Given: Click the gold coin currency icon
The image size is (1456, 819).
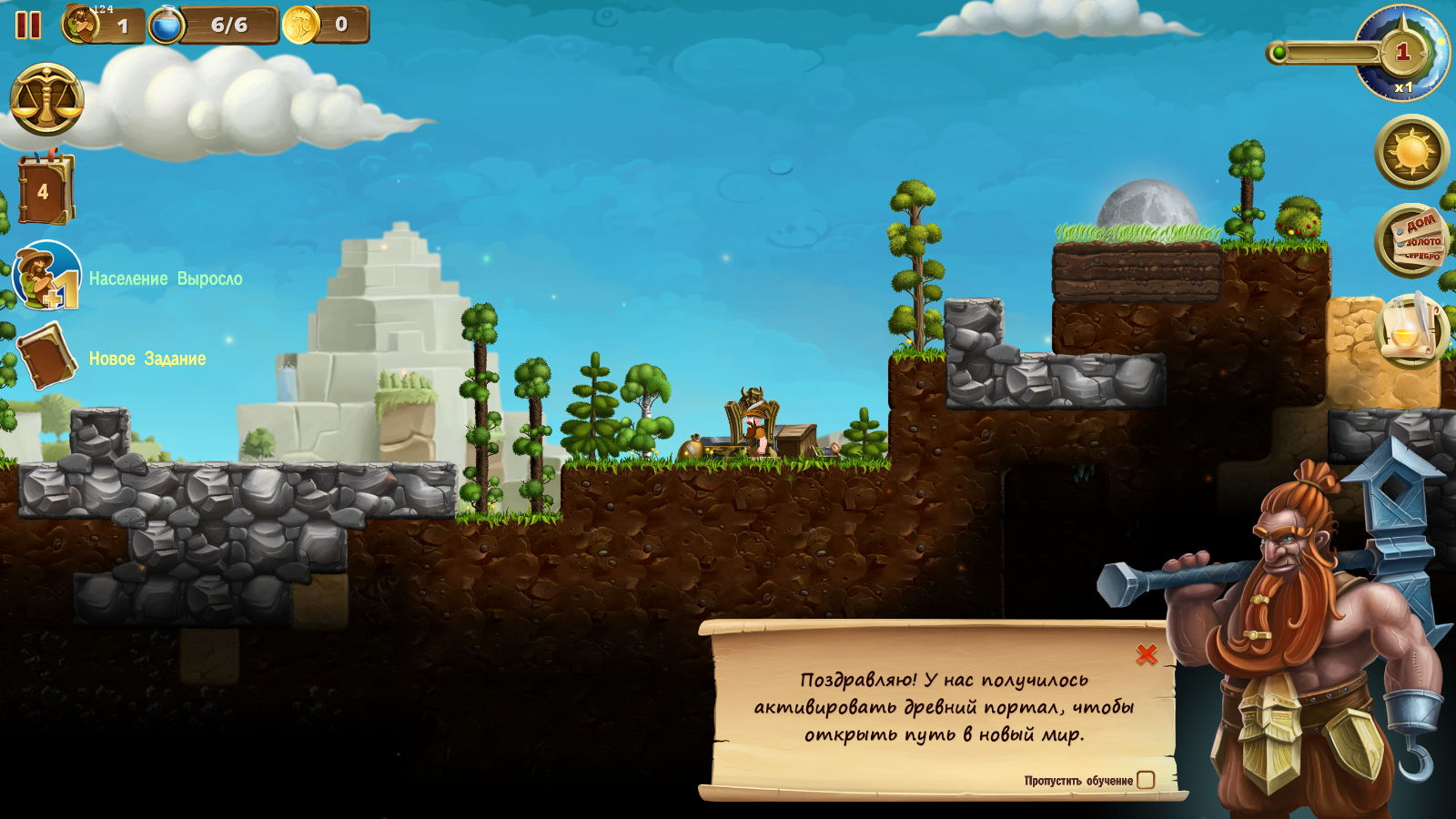Looking at the screenshot, I should [299, 25].
